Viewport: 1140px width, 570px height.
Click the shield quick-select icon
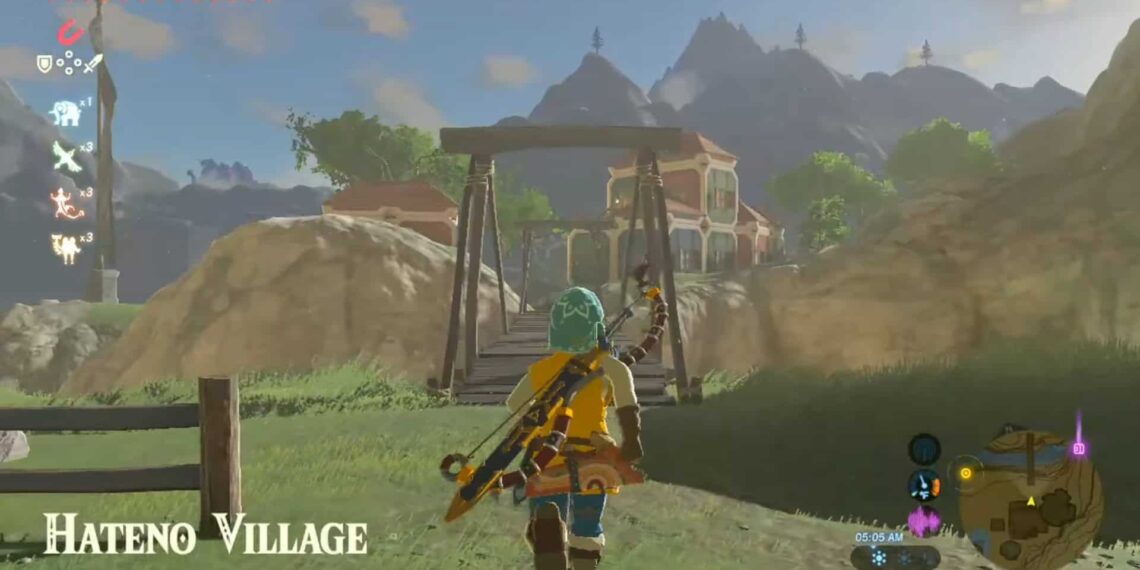44,63
